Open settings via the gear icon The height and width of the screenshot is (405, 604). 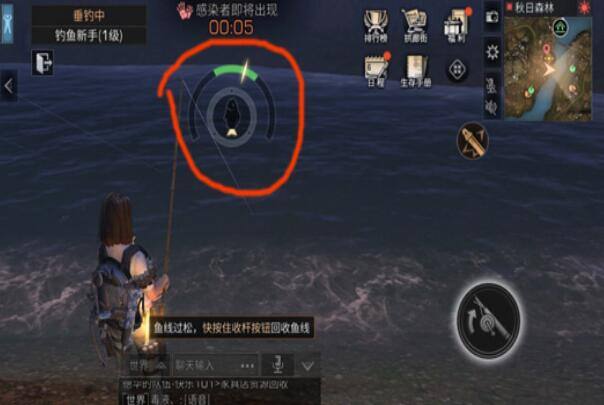coord(492,51)
